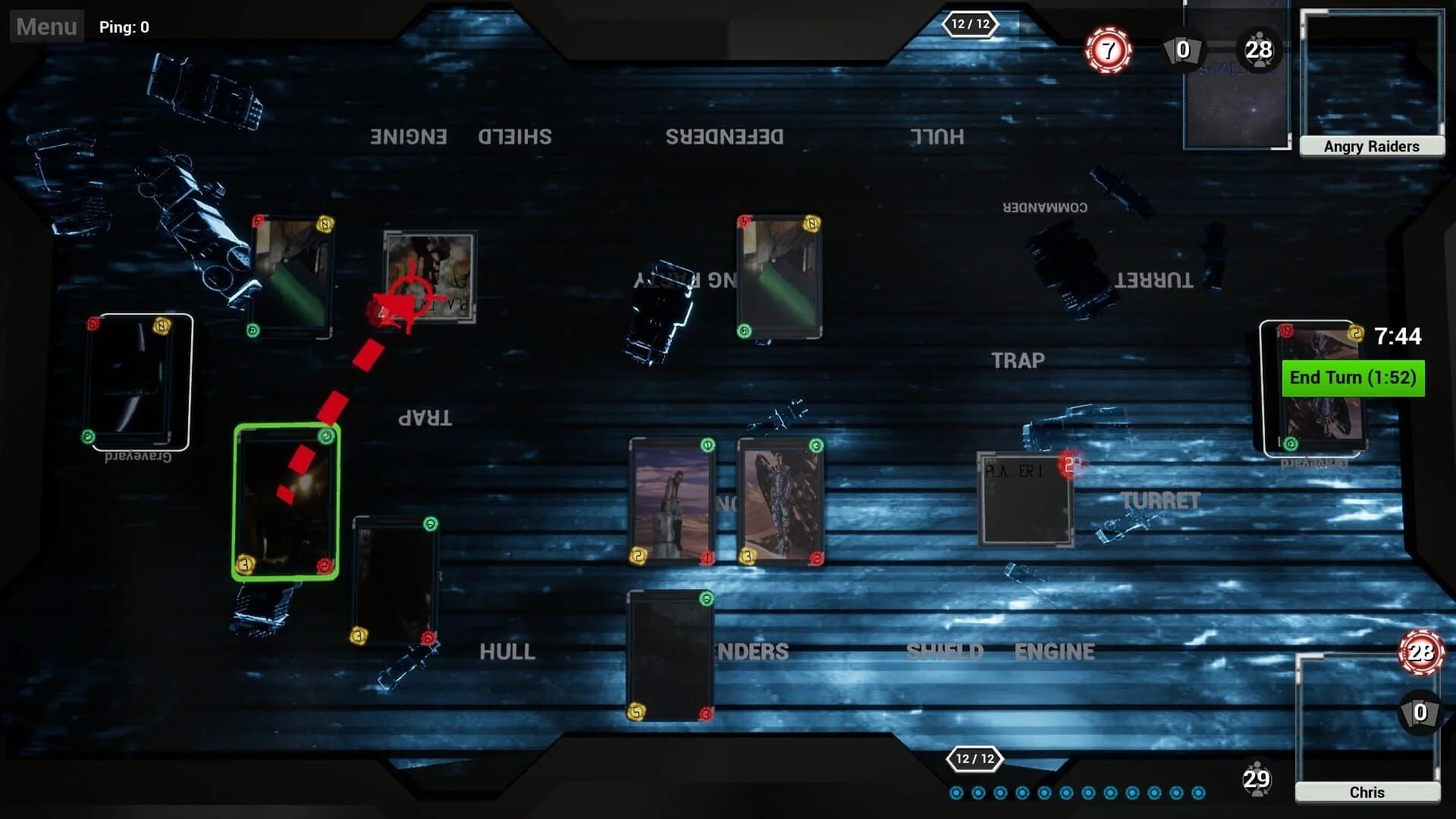The height and width of the screenshot is (819, 1456).
Task: Click the Ping: 0 indicator
Action: (124, 27)
